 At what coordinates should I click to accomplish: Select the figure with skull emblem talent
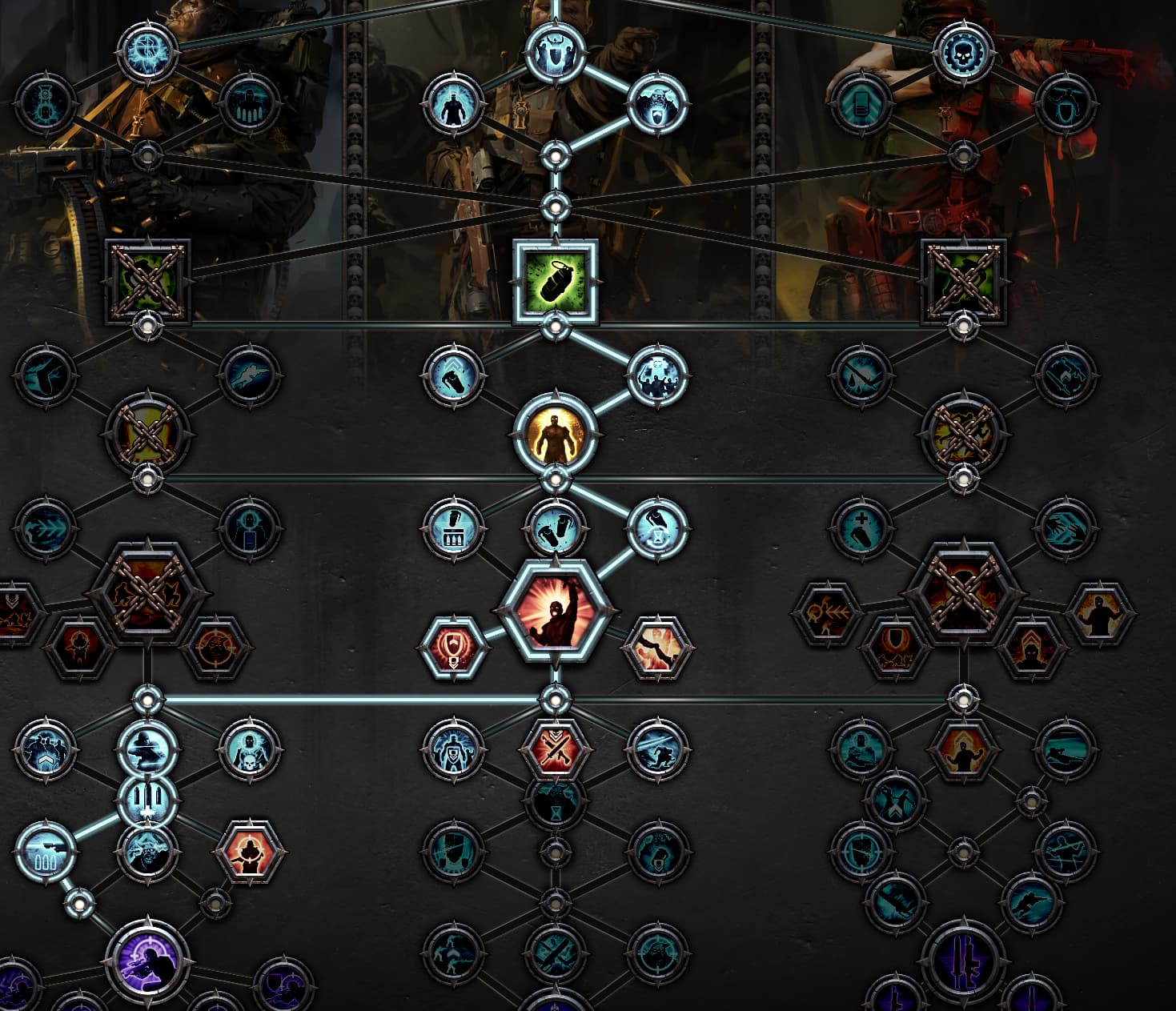coord(250,749)
